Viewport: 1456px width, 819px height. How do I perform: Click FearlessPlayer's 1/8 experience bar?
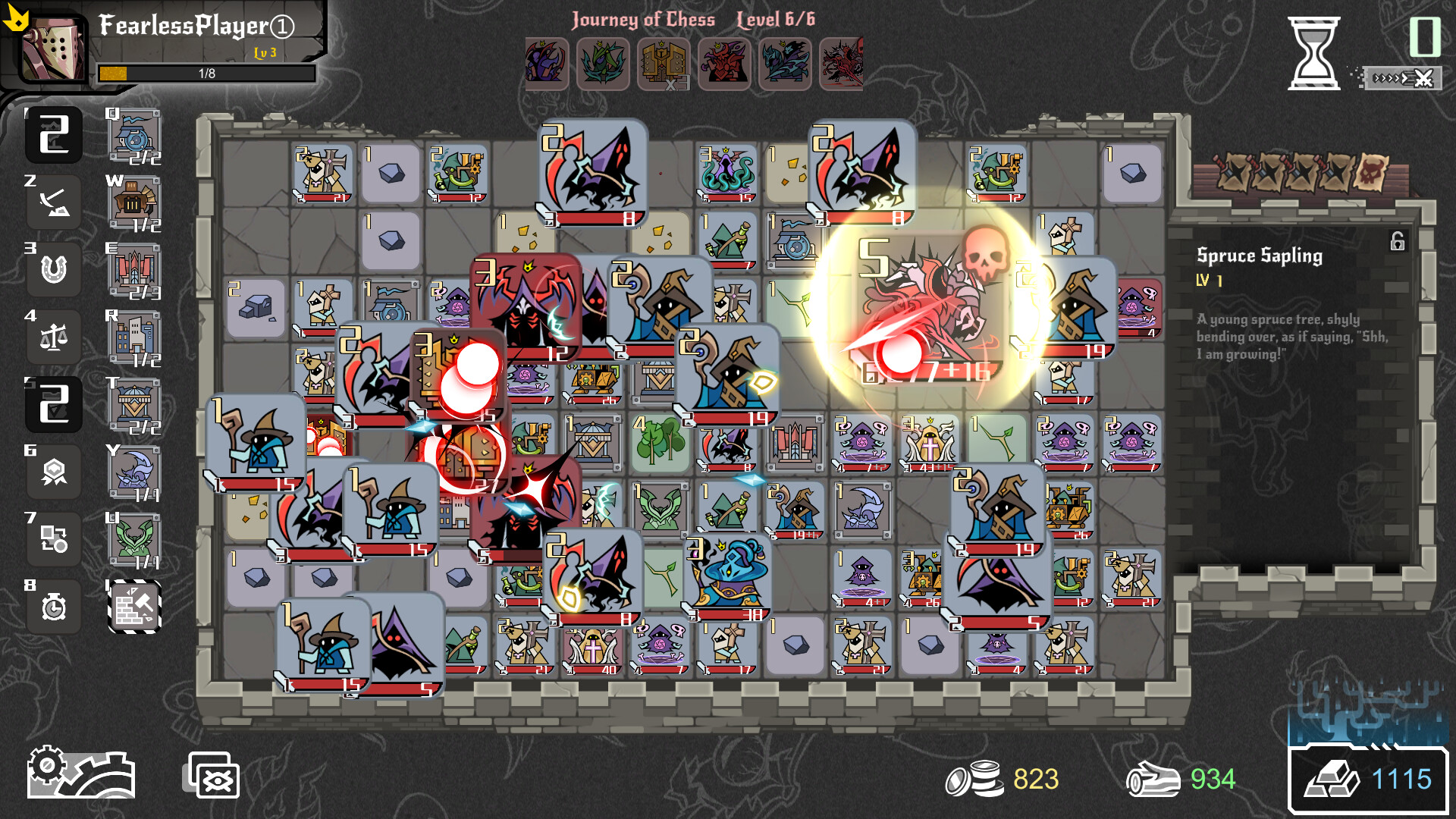pyautogui.click(x=205, y=74)
